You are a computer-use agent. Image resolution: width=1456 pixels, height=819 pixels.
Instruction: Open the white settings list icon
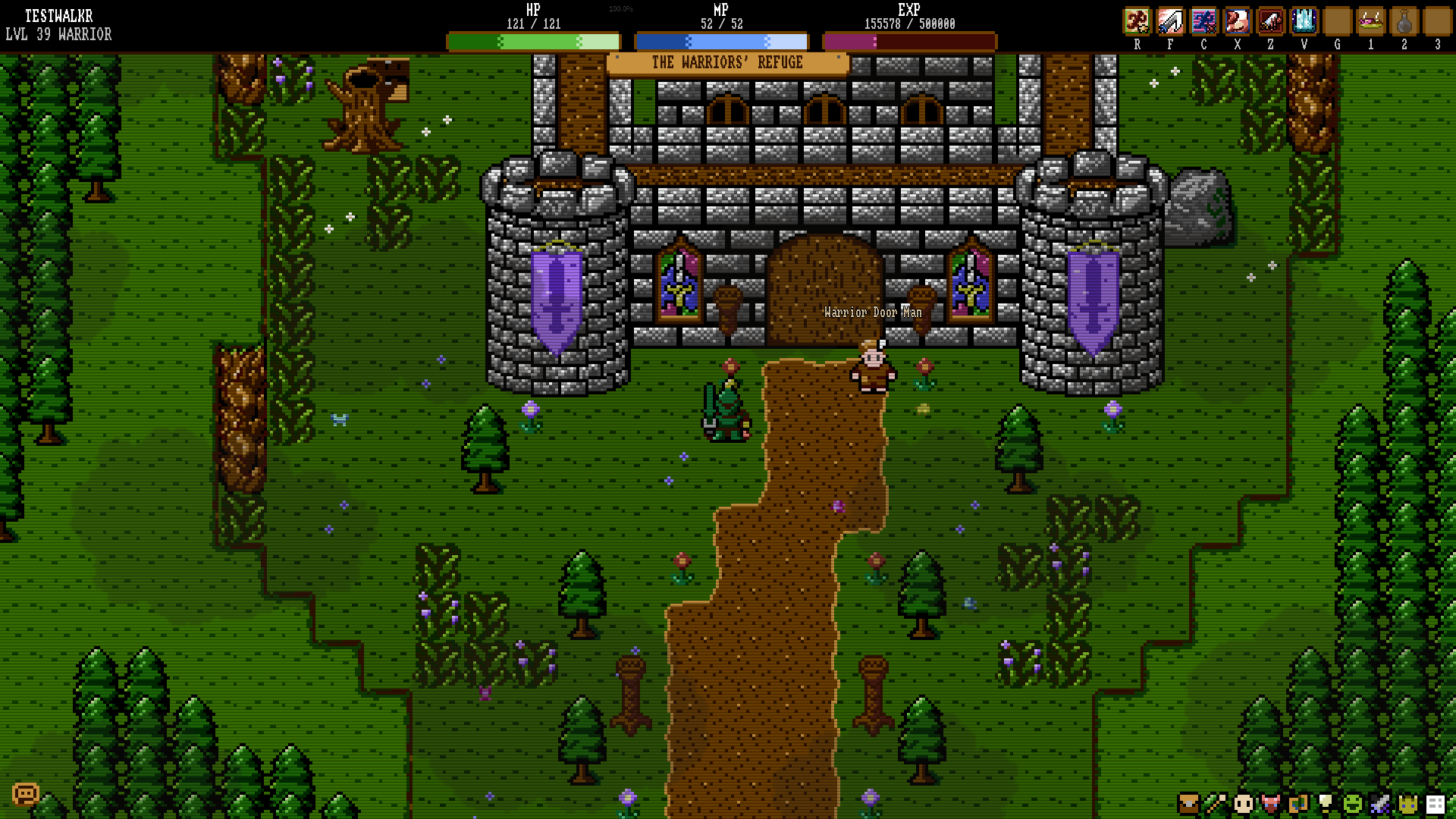click(1435, 803)
